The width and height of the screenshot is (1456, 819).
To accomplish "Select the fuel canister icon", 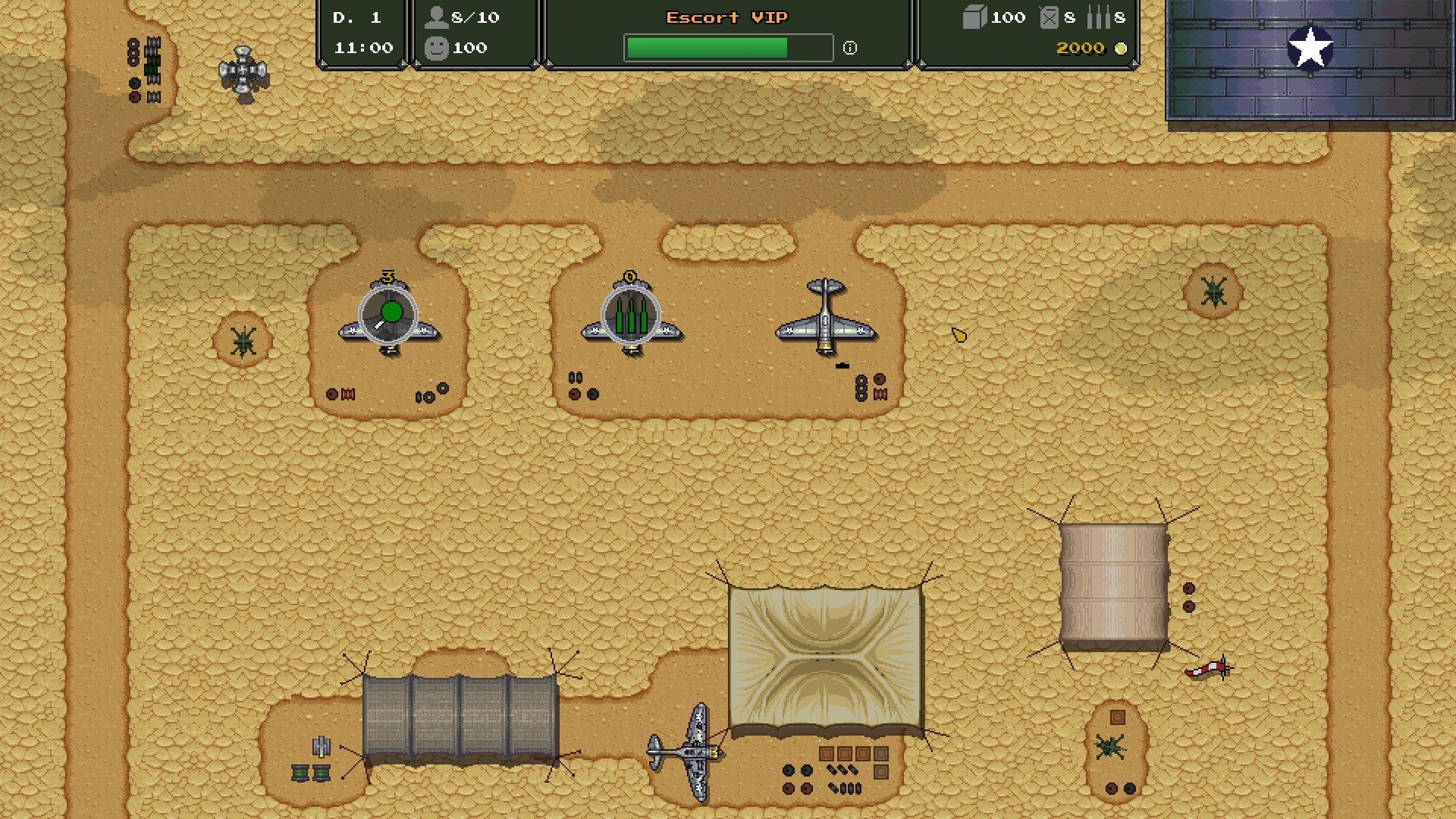I will coord(1050,17).
